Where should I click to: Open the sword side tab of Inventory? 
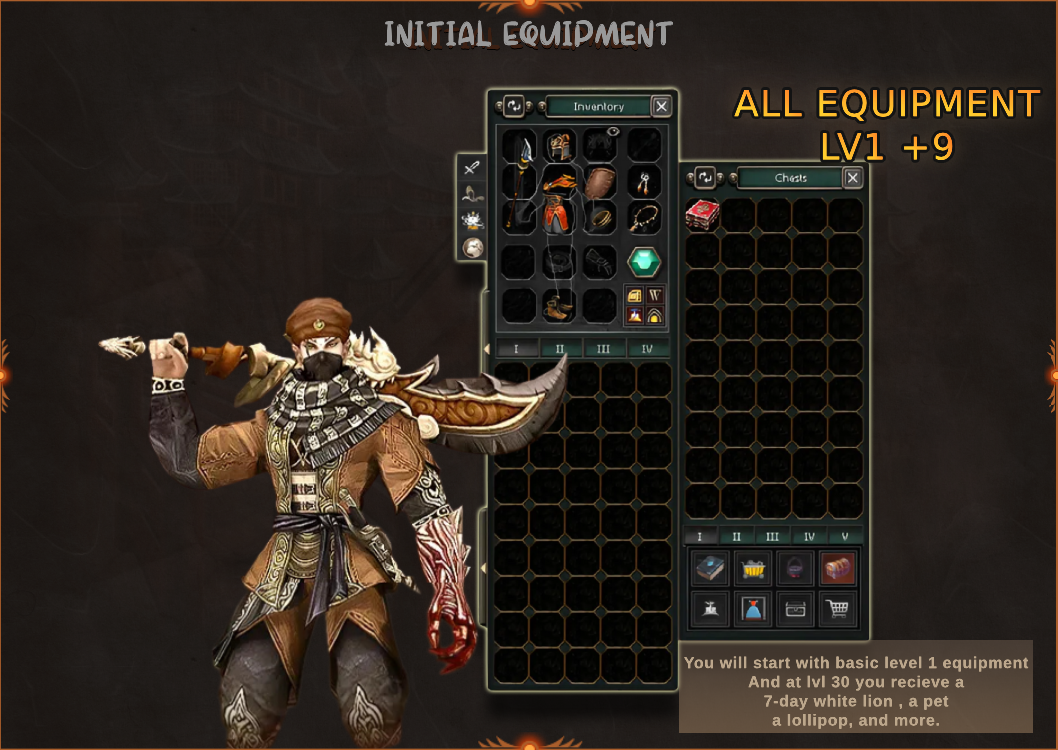472,168
